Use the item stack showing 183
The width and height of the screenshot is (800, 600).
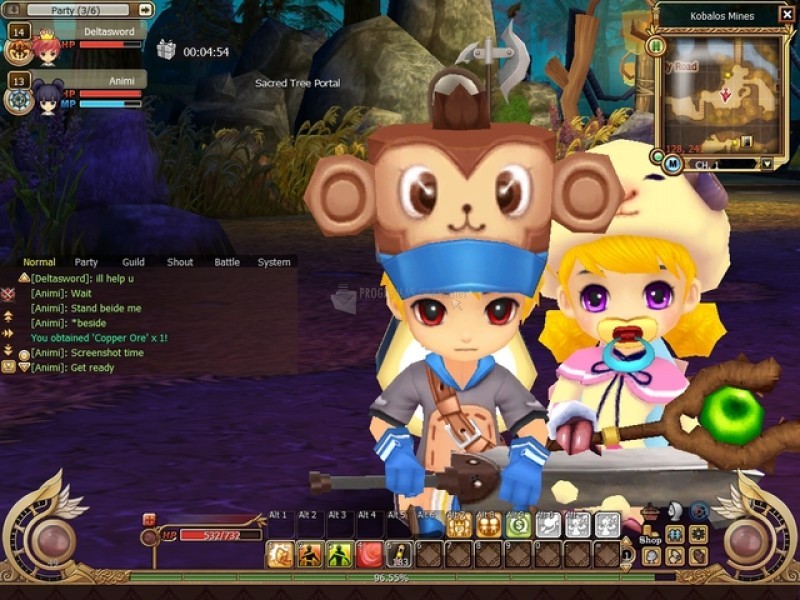pyautogui.click(x=400, y=553)
